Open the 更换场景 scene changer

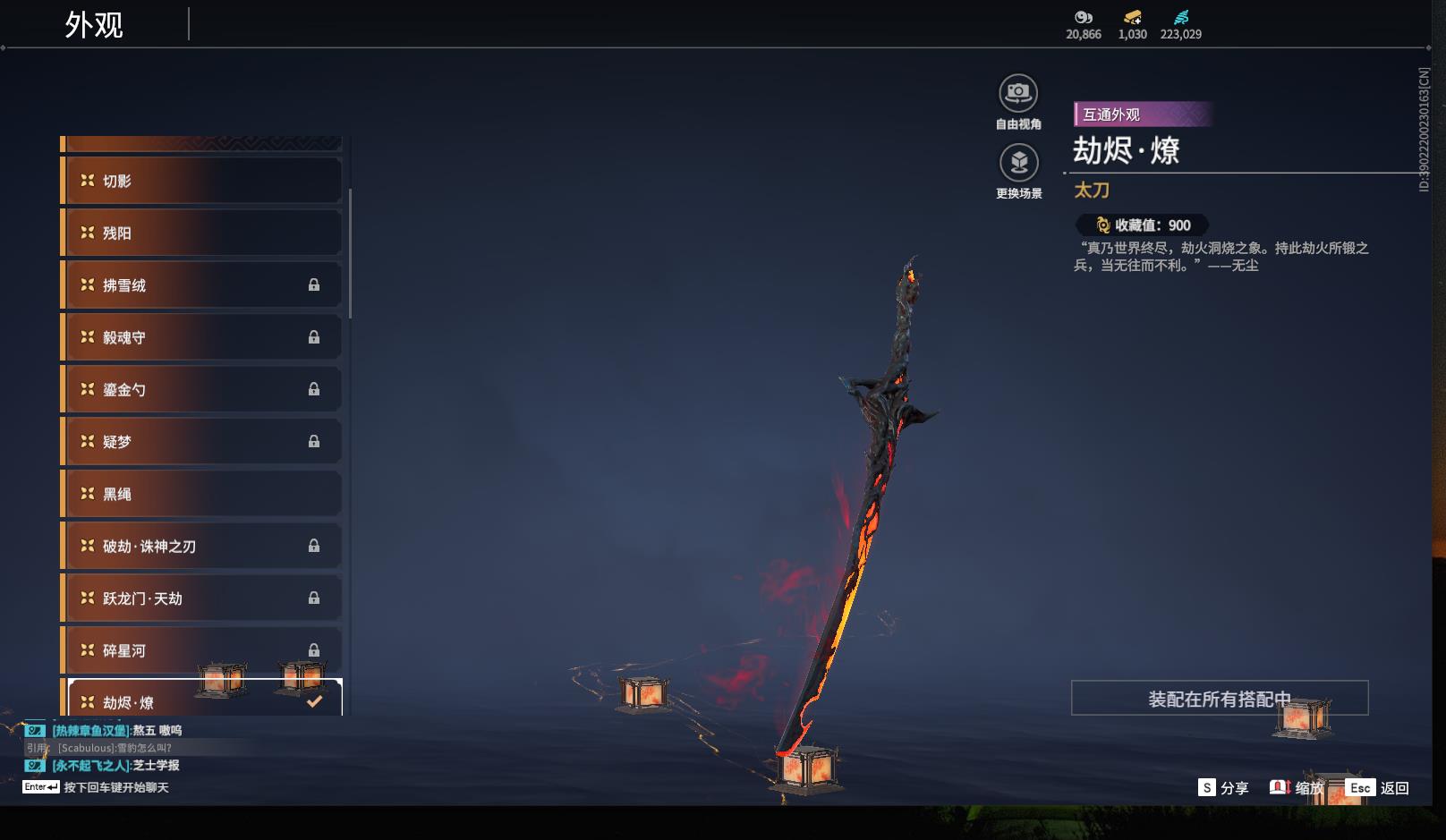tap(1018, 163)
